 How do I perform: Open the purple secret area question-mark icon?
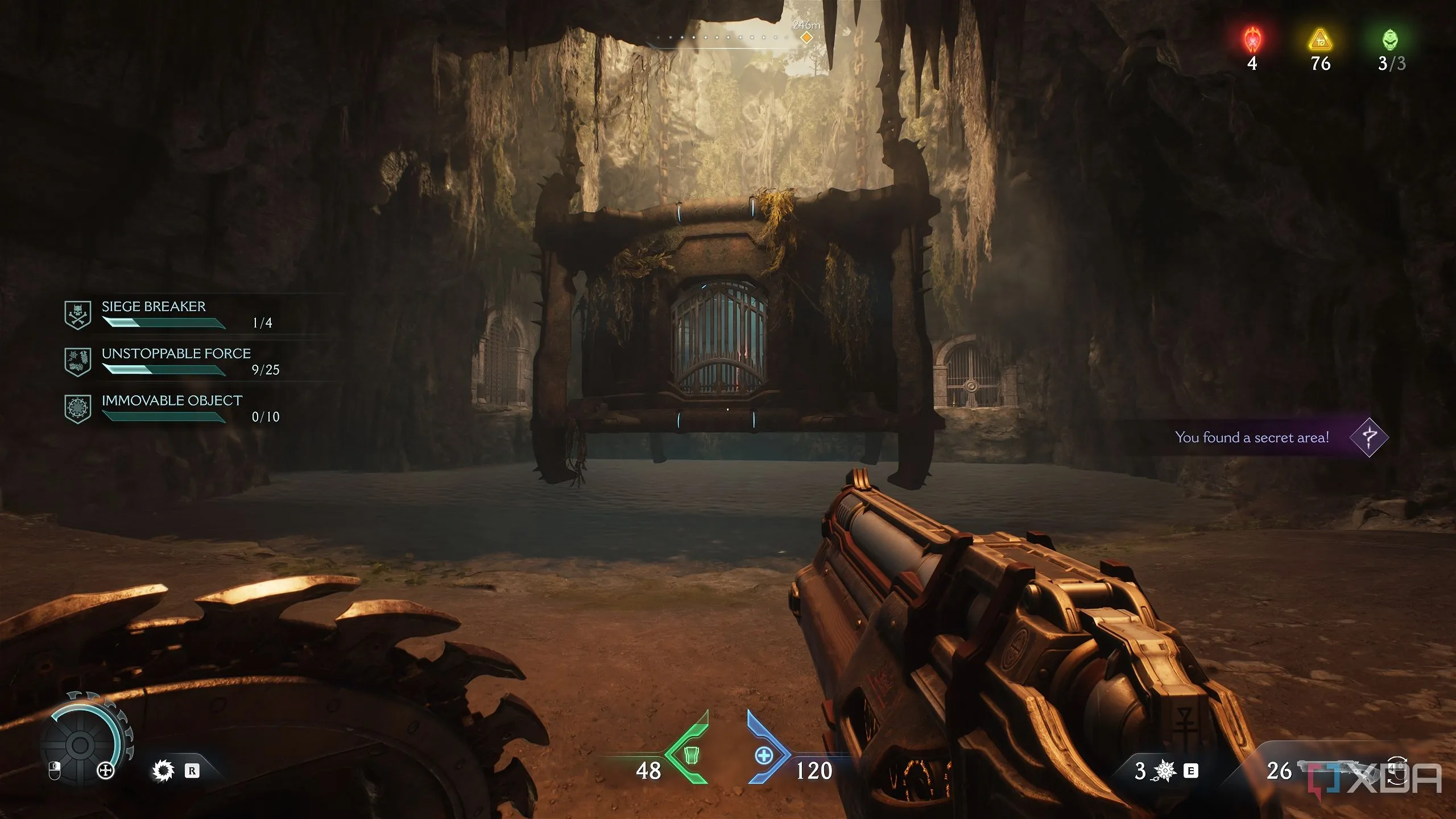point(1369,437)
